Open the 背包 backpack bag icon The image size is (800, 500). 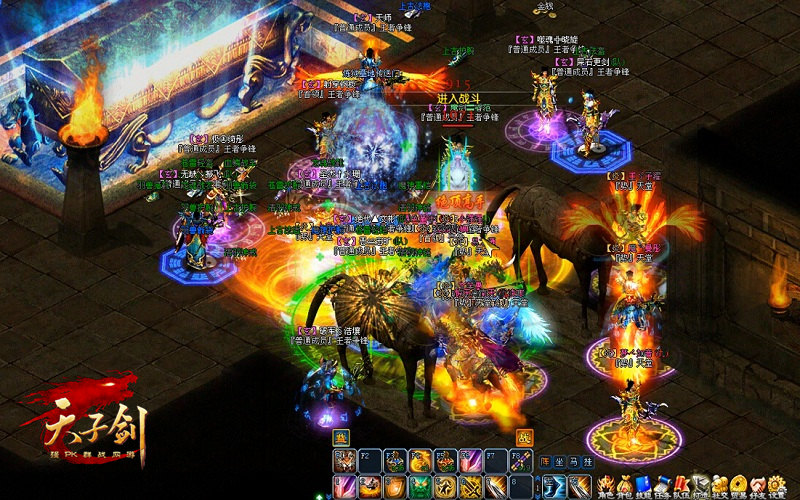624,484
